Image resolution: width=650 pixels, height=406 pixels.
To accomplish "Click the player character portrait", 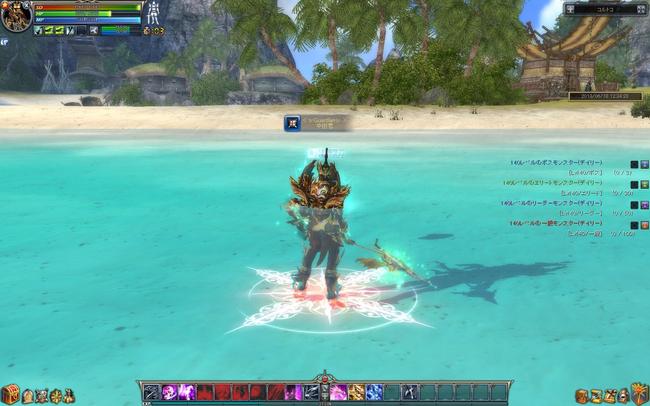I will pos(16,16).
